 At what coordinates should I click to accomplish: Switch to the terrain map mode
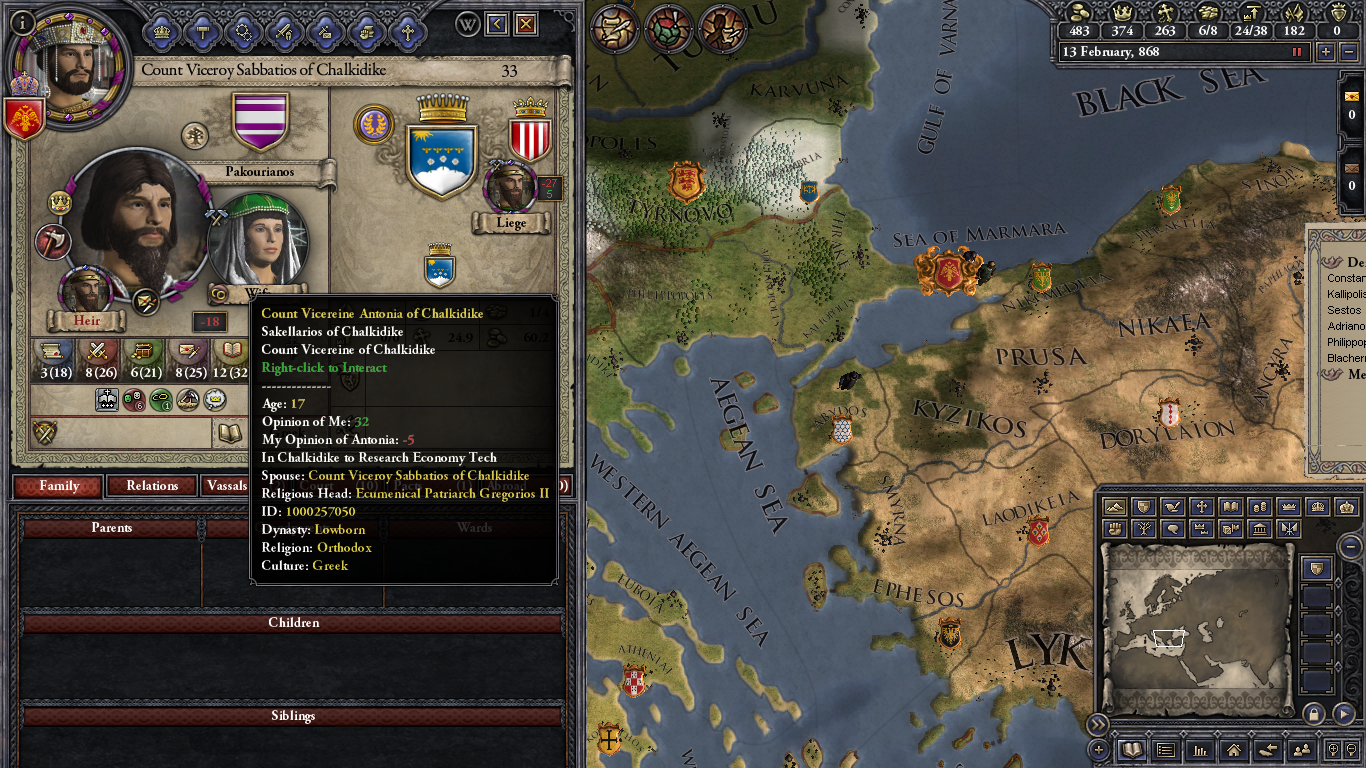pyautogui.click(x=1114, y=506)
